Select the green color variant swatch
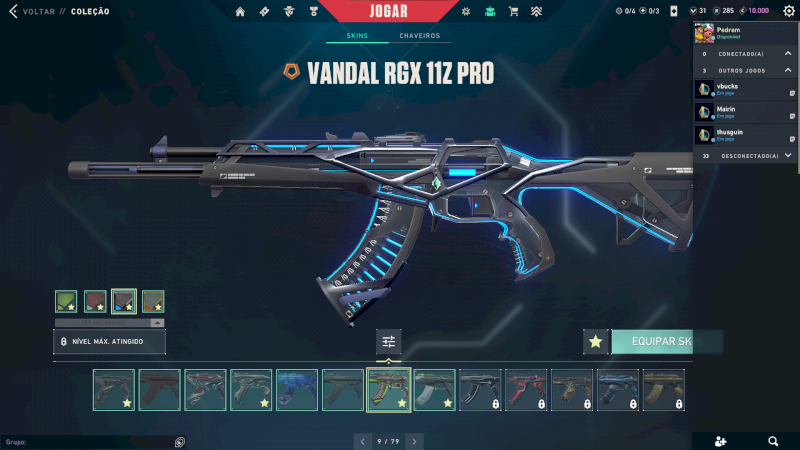800x450 pixels. coord(66,301)
